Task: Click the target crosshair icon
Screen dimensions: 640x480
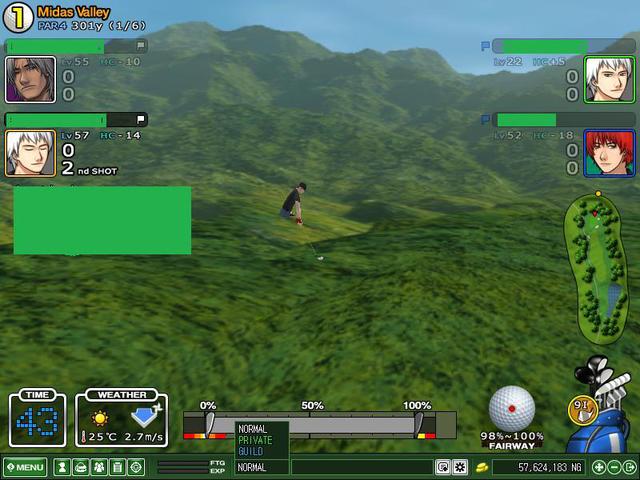Action: tap(136, 467)
